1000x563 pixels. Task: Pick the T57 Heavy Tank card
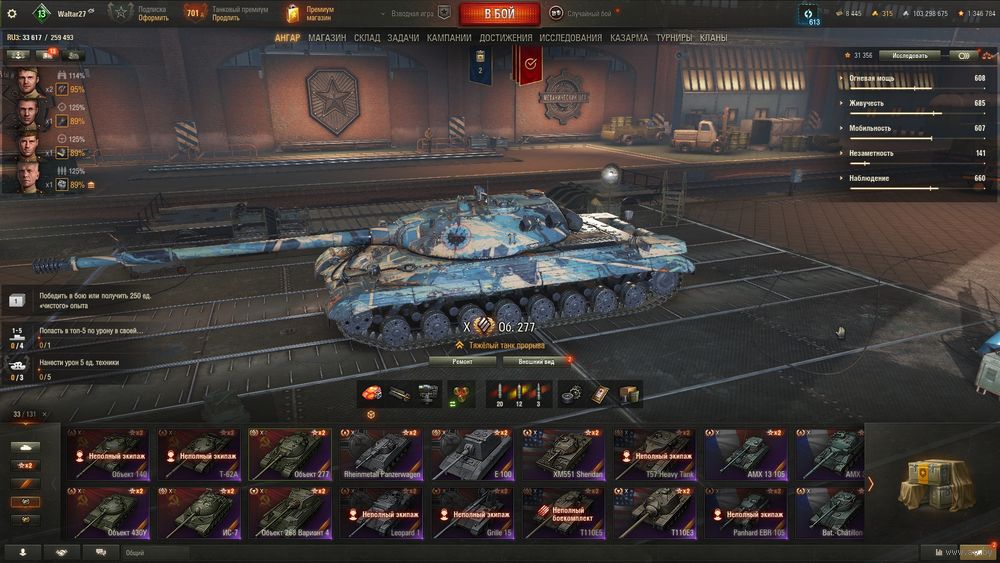(655, 455)
